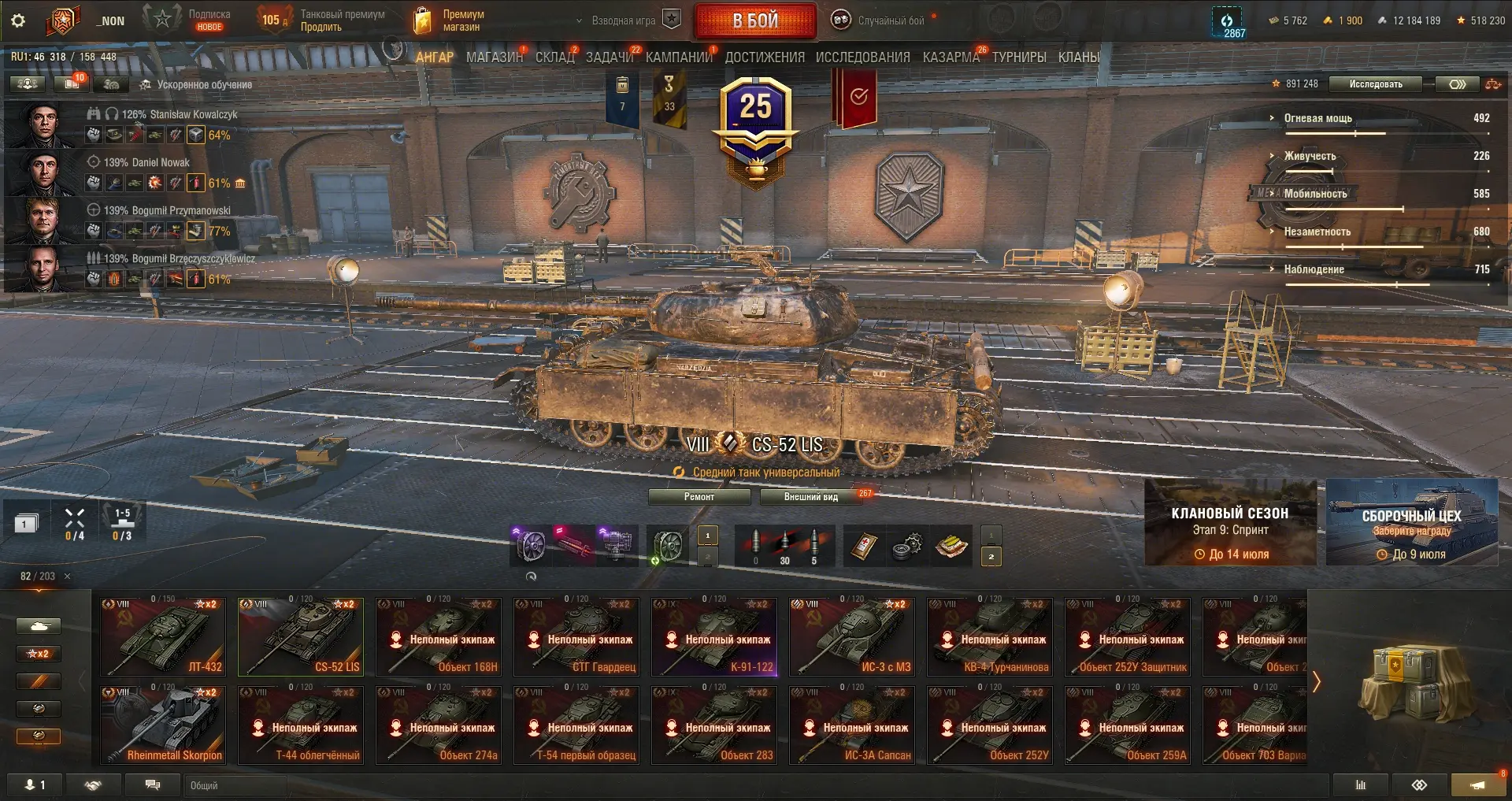Screen dimensions: 1512x801
Task: Switch to the МАГАЗИН tab
Action: [494, 57]
